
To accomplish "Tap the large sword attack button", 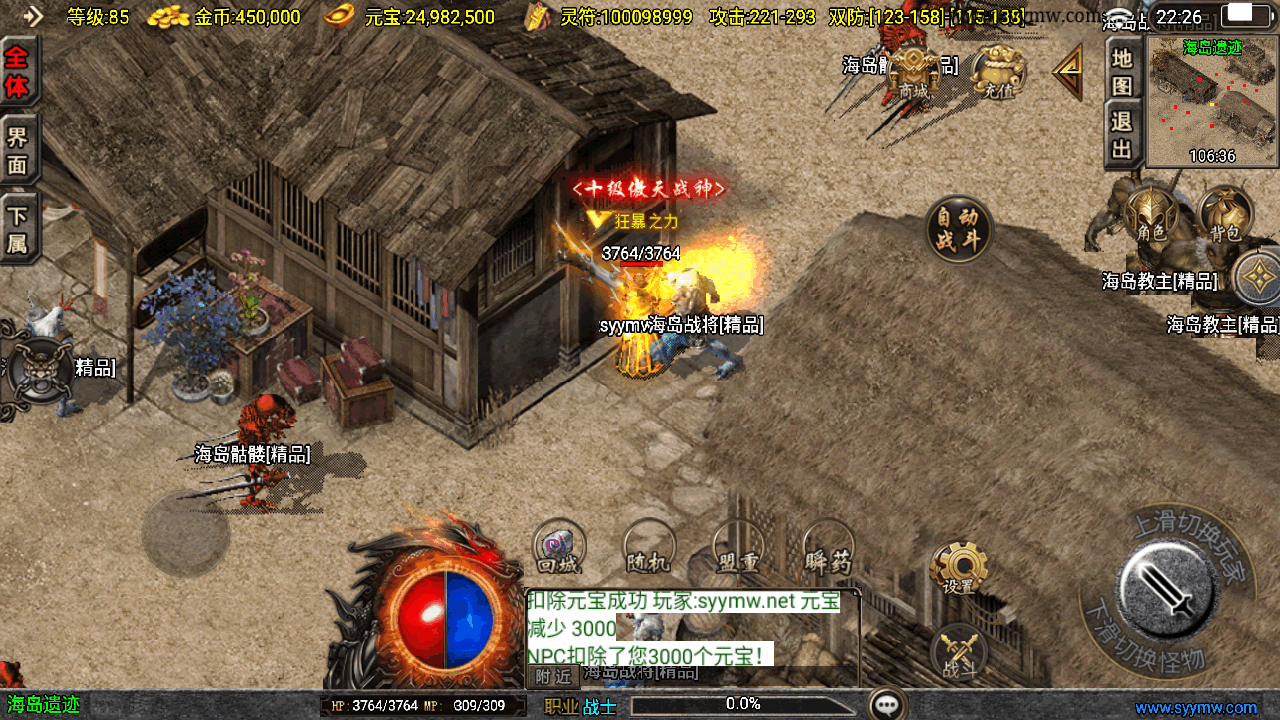I will point(1167,585).
